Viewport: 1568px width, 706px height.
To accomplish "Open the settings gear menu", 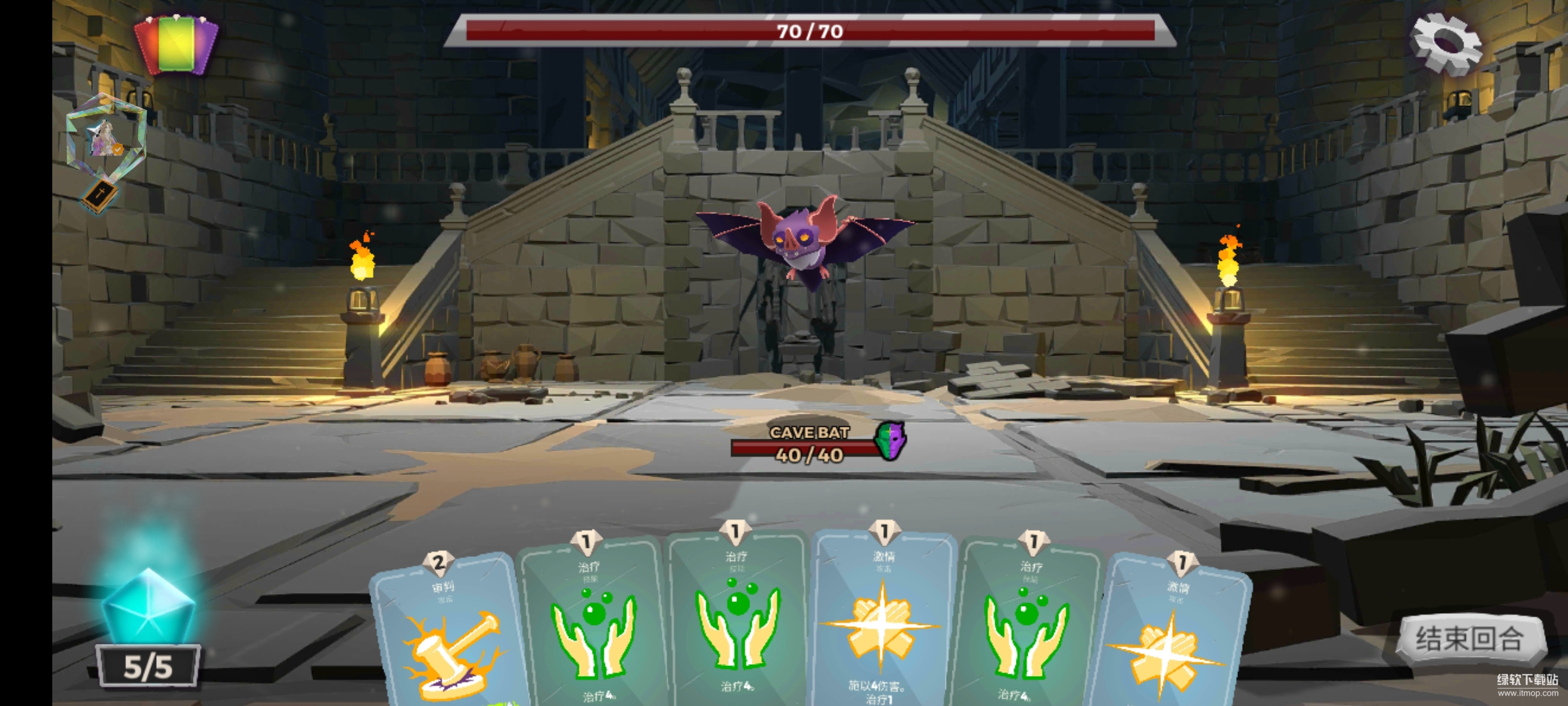I will pyautogui.click(x=1445, y=43).
